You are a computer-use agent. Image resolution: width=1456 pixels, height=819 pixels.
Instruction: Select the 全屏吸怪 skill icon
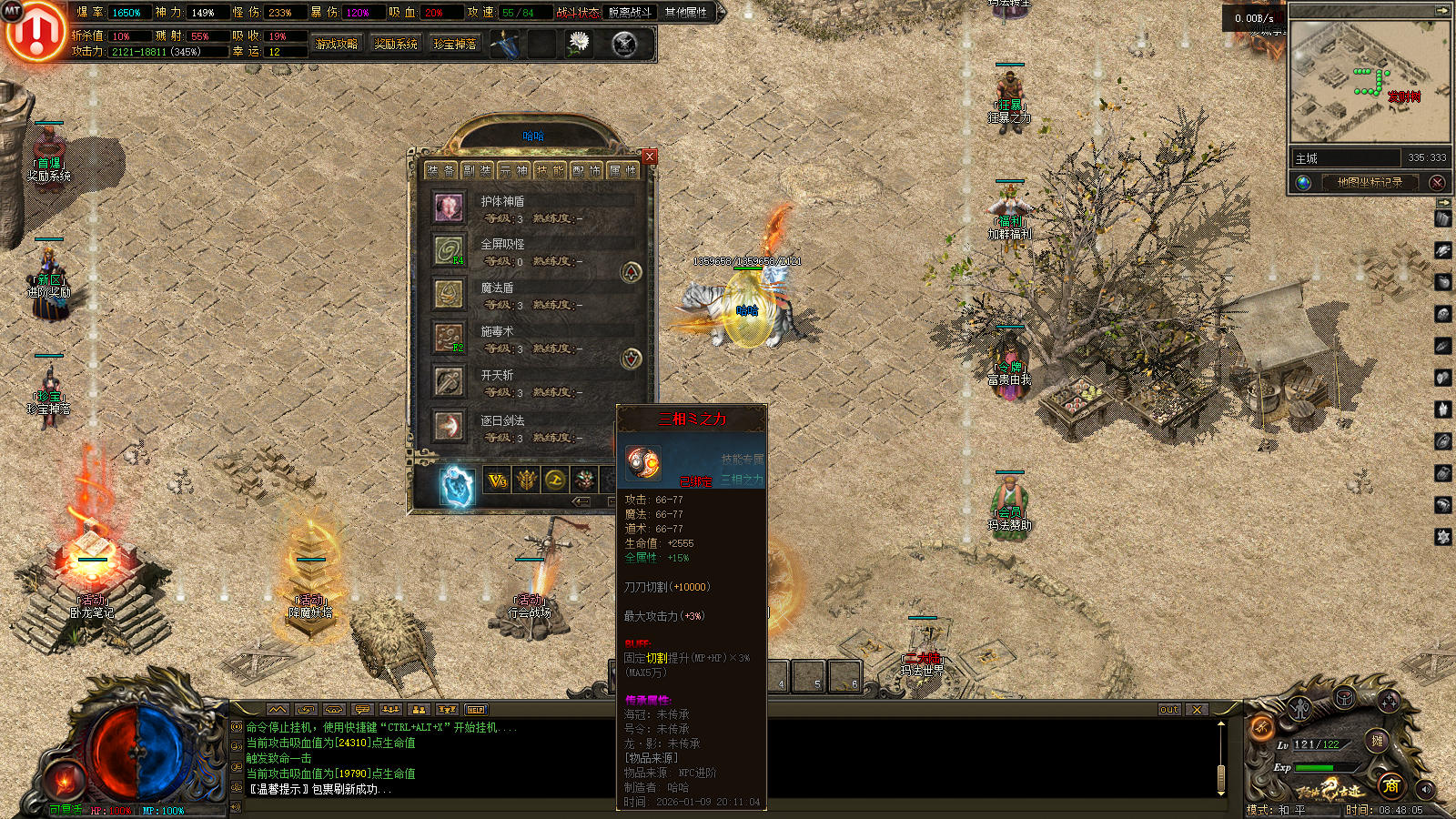pyautogui.click(x=448, y=250)
